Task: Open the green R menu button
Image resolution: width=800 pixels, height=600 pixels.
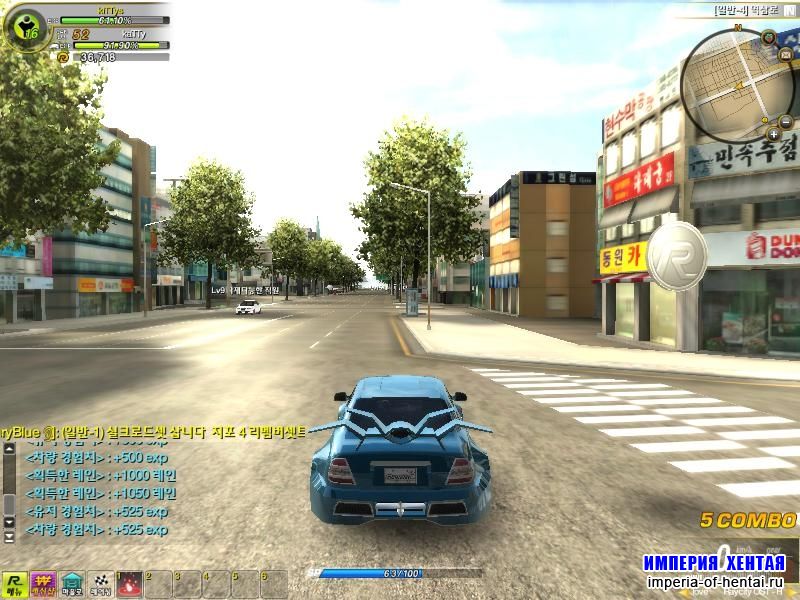Action: click(x=14, y=583)
